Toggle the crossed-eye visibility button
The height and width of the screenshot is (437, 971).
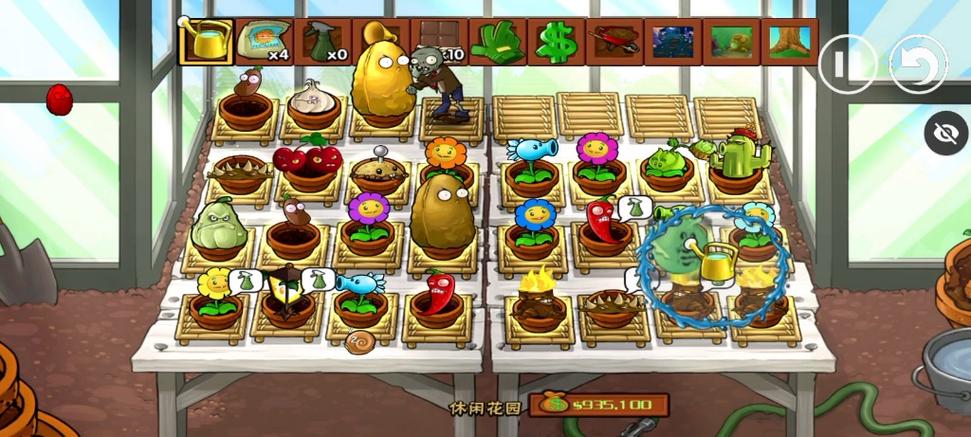[945, 133]
